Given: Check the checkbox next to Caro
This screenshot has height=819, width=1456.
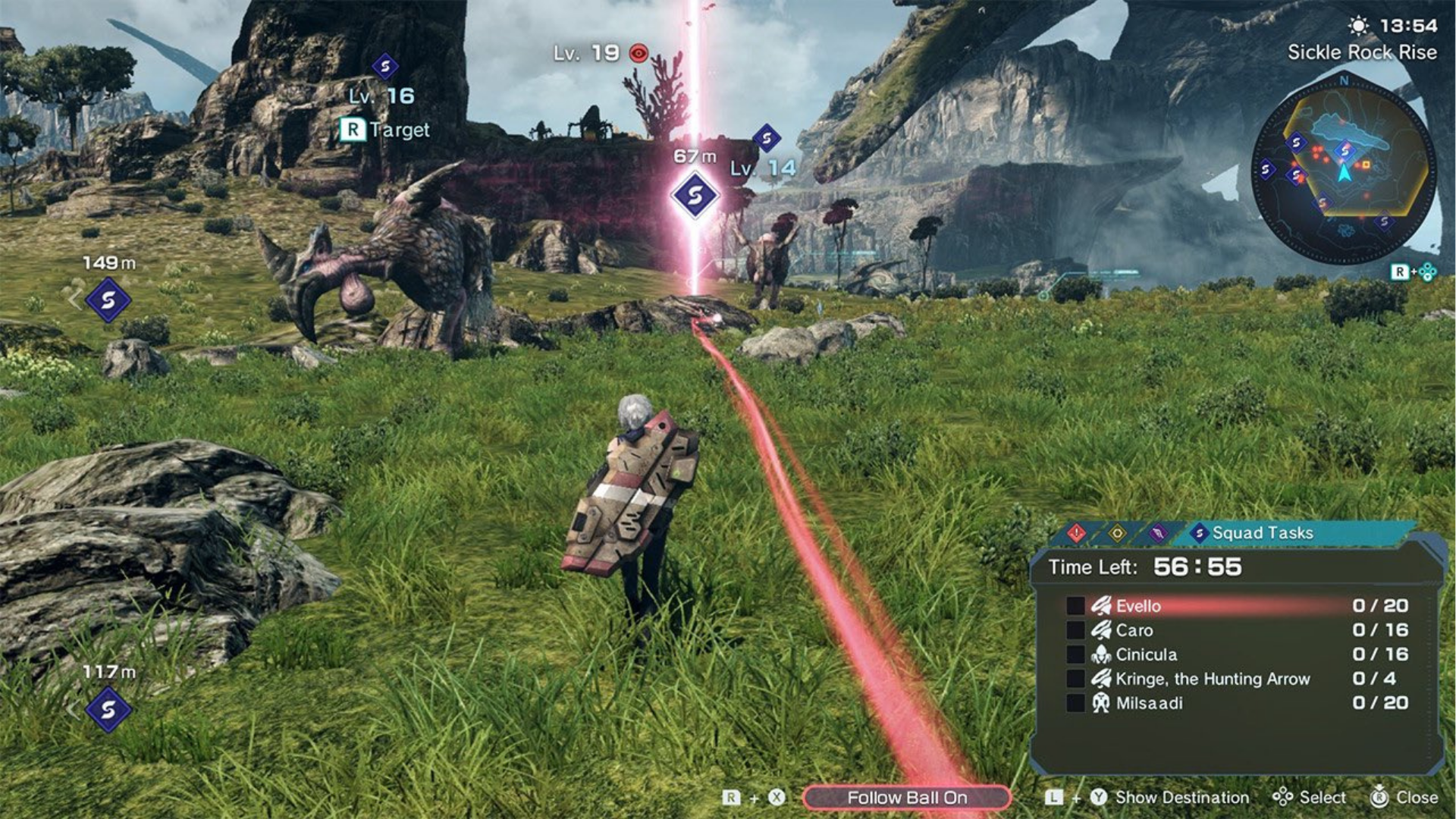Looking at the screenshot, I should click(1075, 630).
